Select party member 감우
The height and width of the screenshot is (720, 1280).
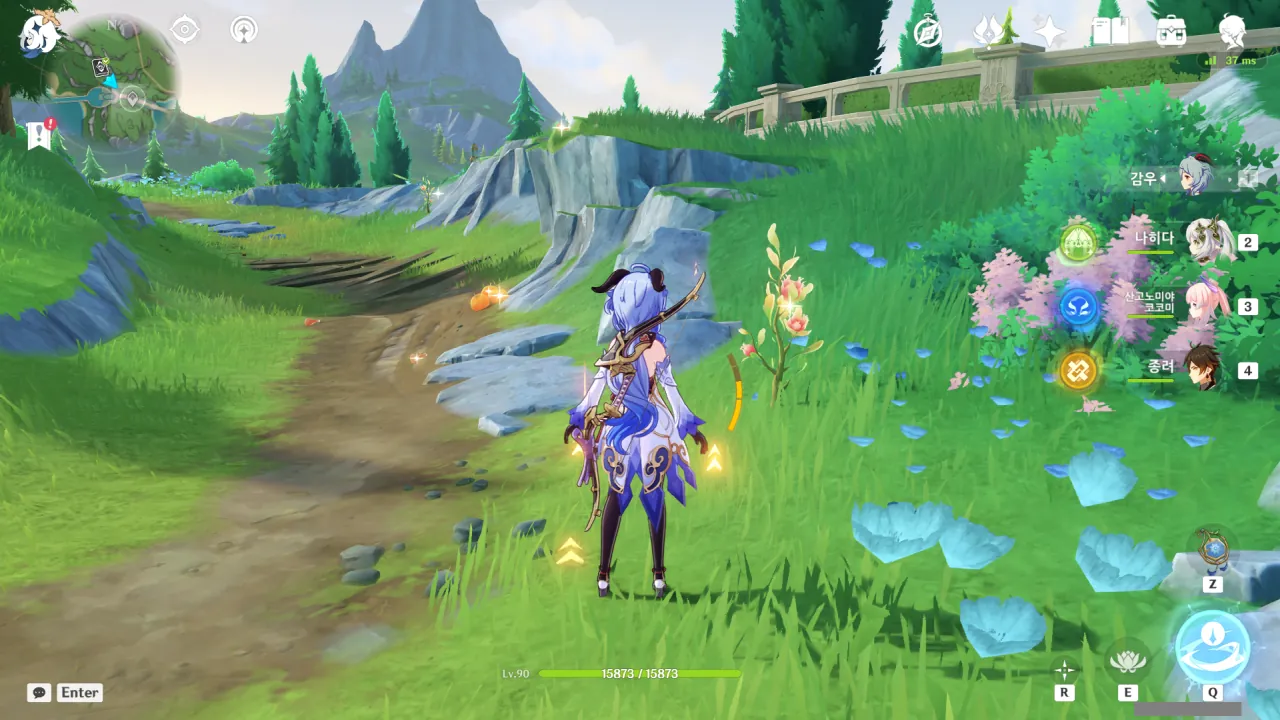point(1195,176)
